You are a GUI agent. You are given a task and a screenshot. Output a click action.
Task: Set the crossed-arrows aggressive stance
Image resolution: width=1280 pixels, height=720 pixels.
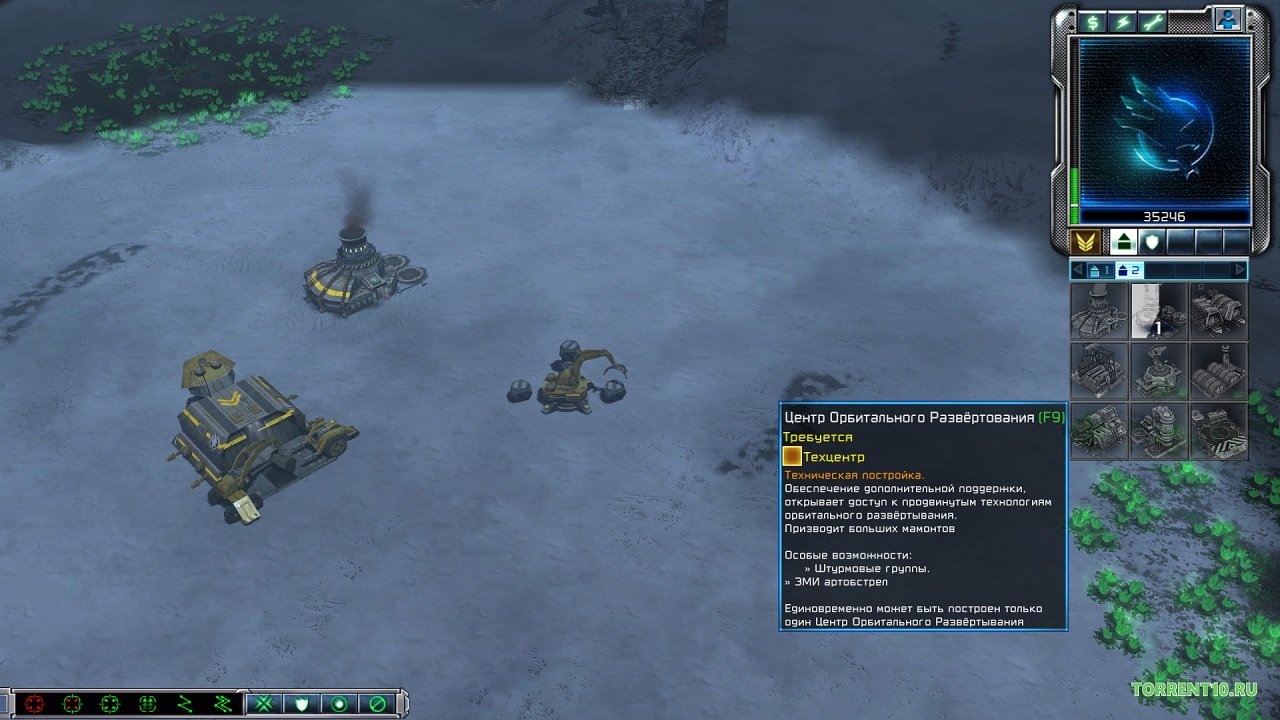(264, 704)
